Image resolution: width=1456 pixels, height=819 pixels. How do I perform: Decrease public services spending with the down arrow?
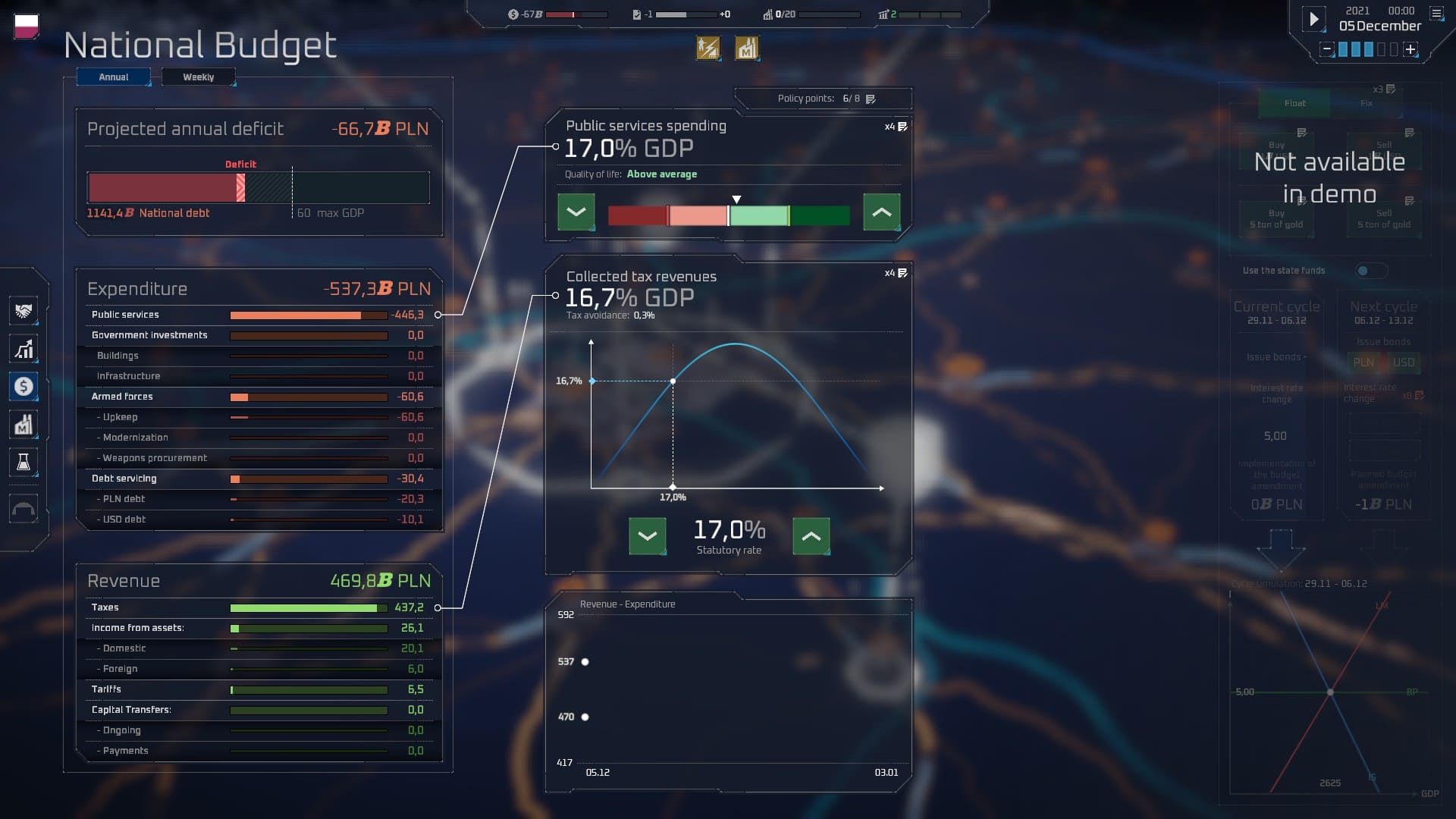pos(576,212)
